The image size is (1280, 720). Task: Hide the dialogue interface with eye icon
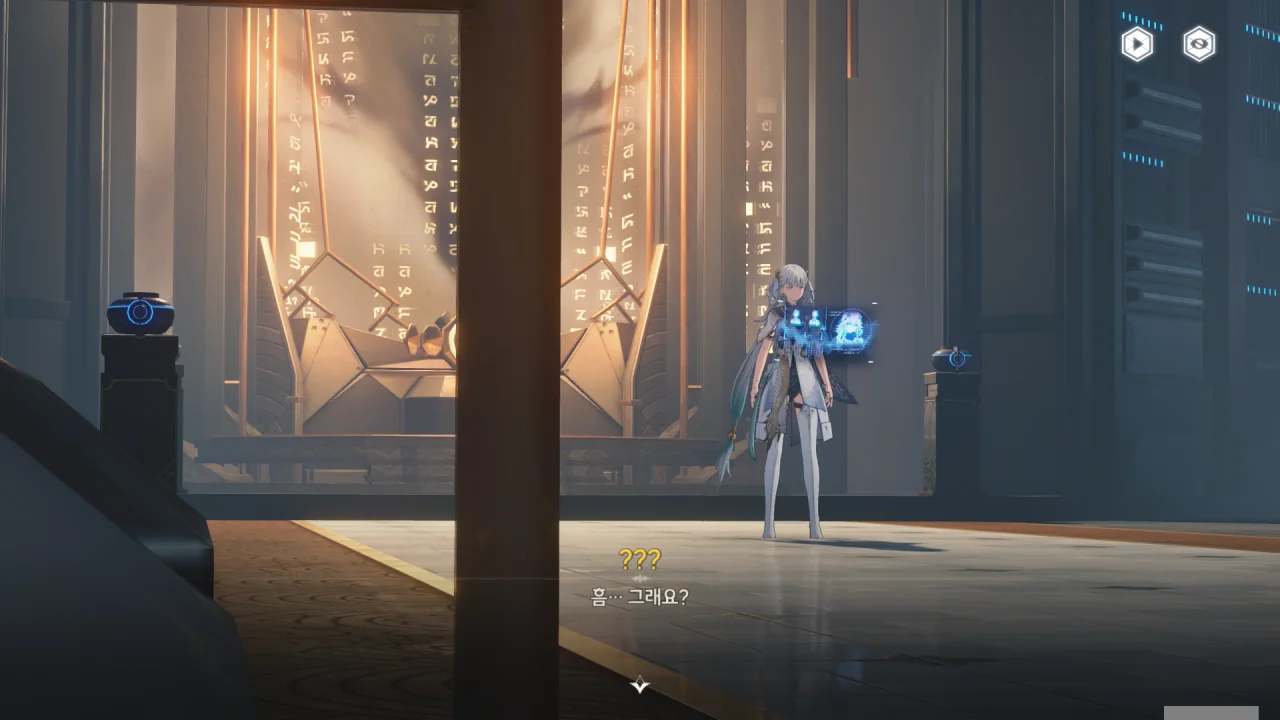[x=1199, y=44]
